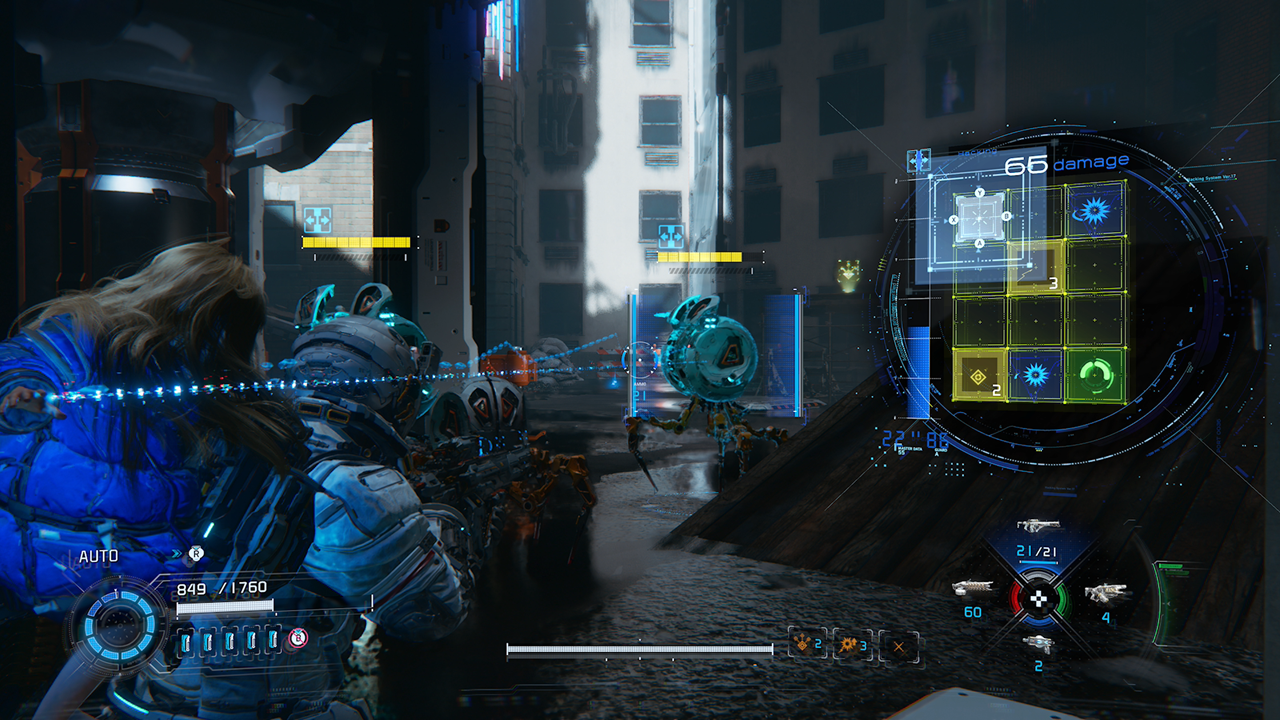This screenshot has height=720, width=1280.
Task: Pick the yellow grid tile numbered 3
Action: tap(1035, 269)
